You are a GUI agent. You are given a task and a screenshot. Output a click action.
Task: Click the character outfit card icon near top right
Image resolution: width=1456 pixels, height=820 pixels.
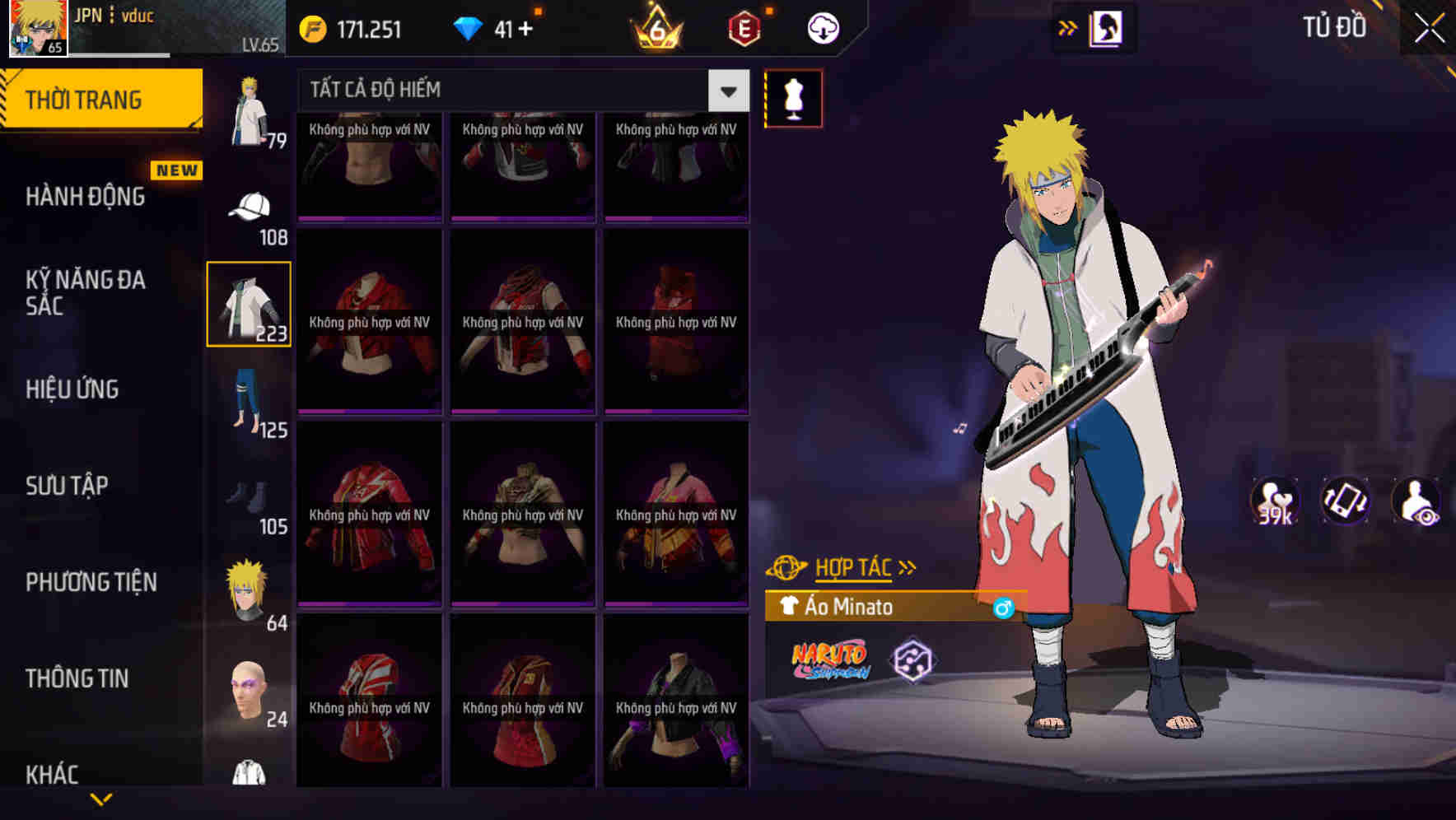[1105, 26]
